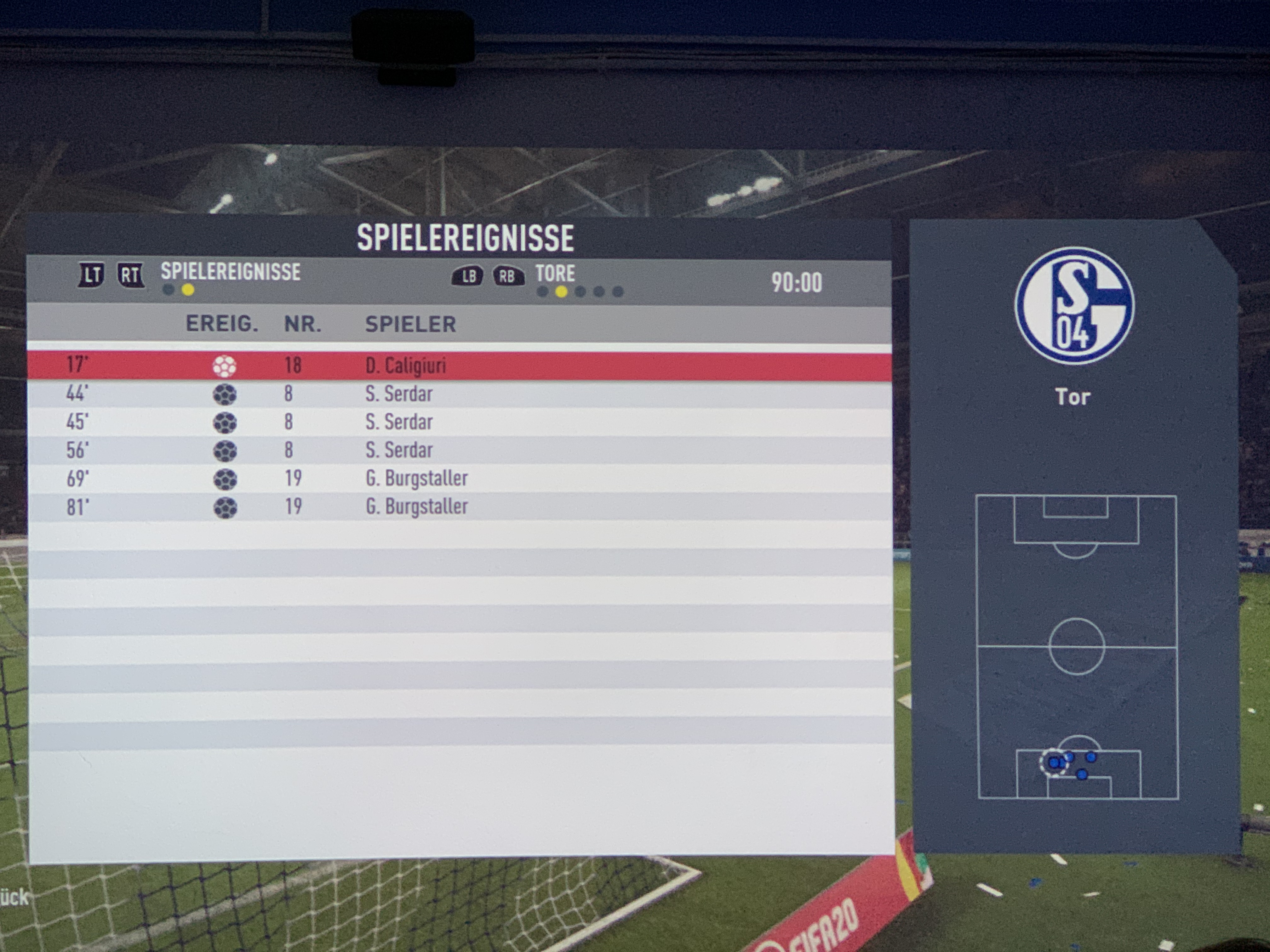Open the Spielereignisse category selector

230,272
